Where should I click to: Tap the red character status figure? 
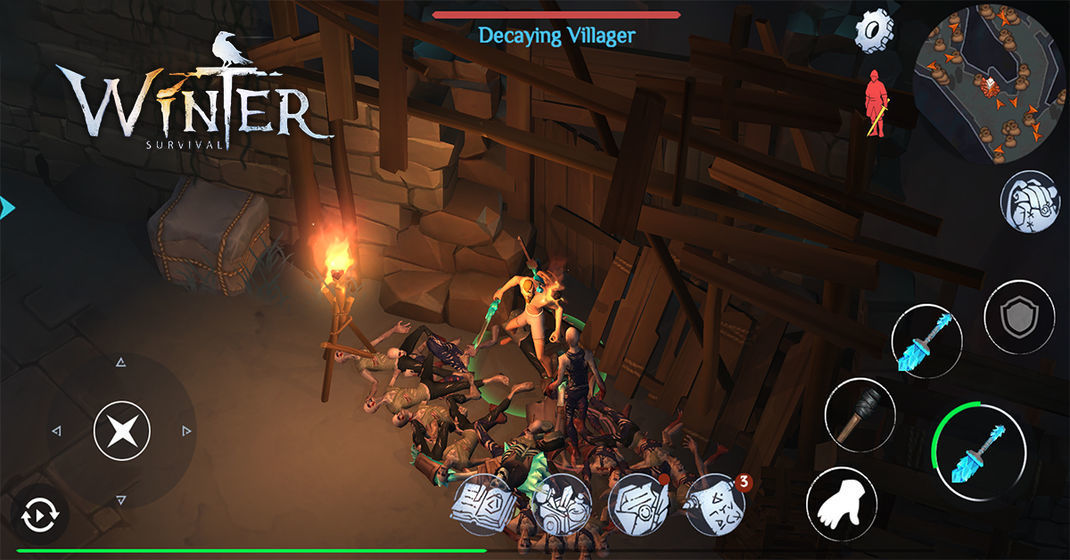point(876,103)
